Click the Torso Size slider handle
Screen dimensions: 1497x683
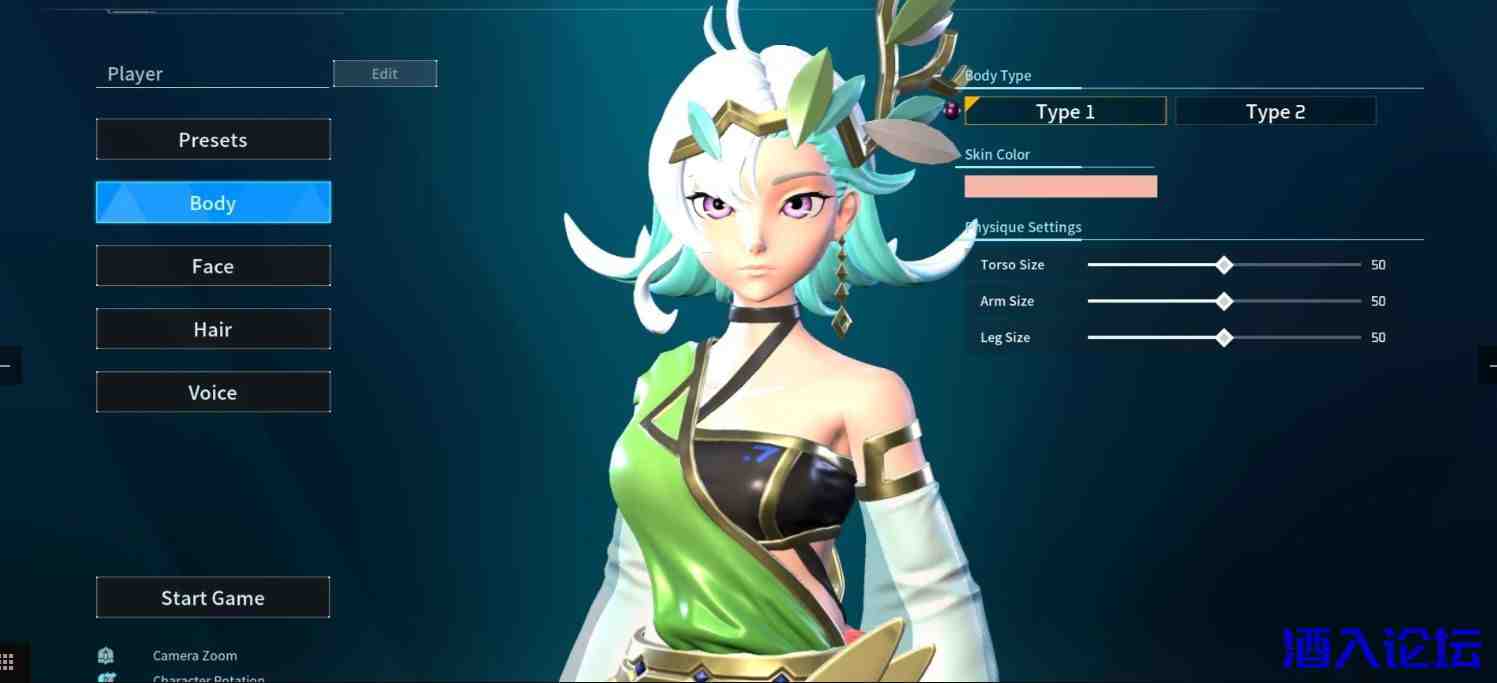(1224, 265)
